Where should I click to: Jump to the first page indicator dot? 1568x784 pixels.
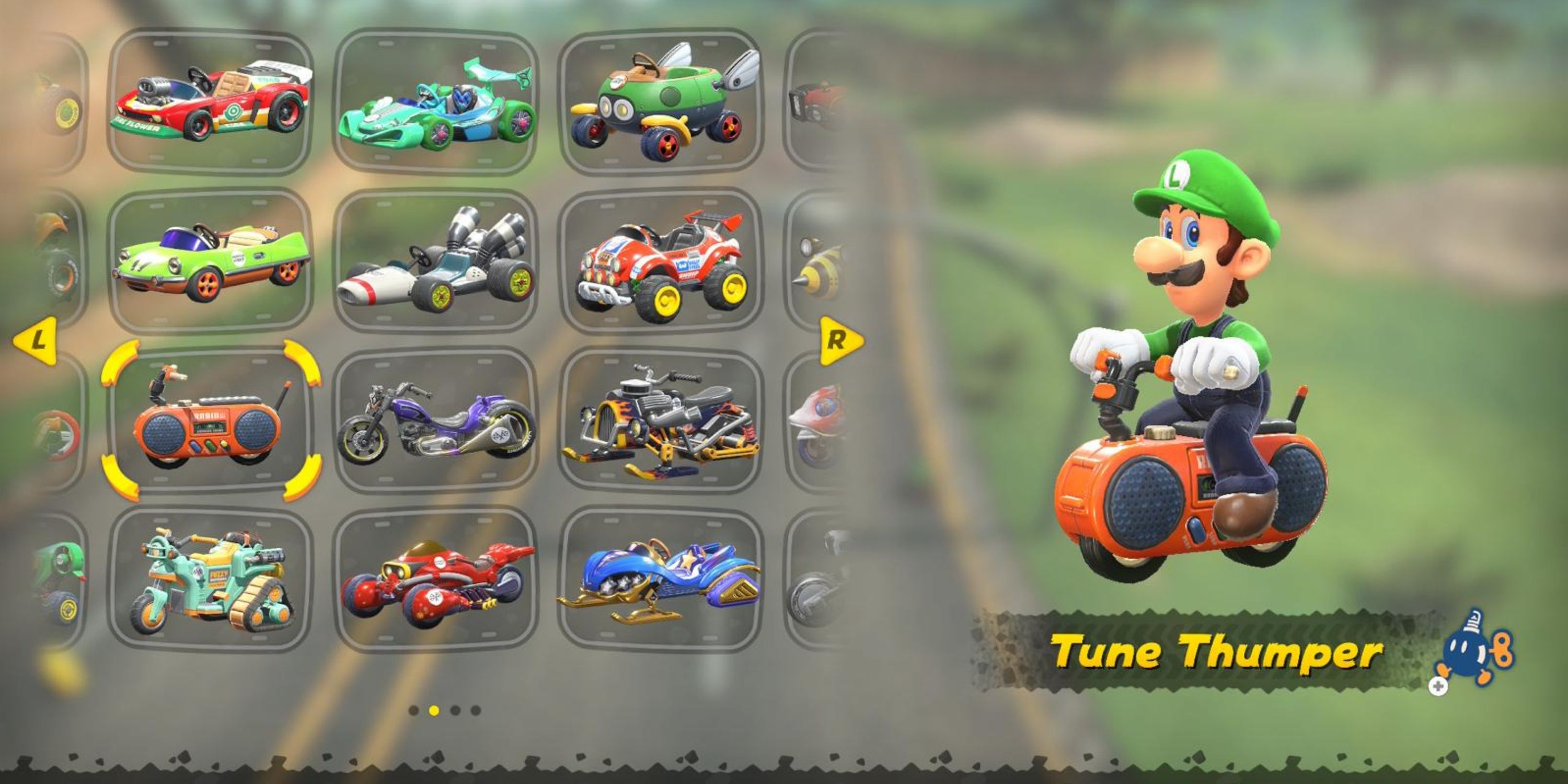click(414, 710)
